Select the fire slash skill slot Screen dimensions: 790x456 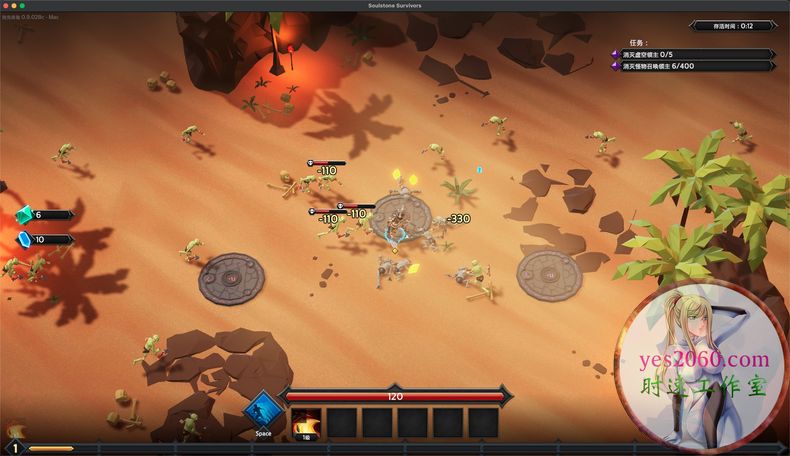click(x=306, y=421)
